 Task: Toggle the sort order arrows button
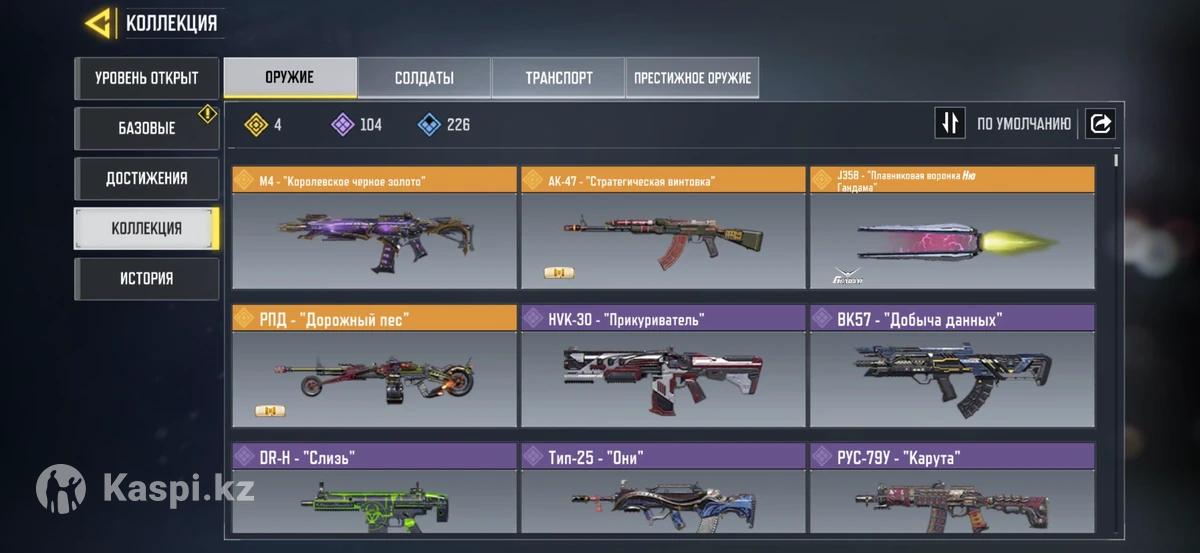pos(950,124)
